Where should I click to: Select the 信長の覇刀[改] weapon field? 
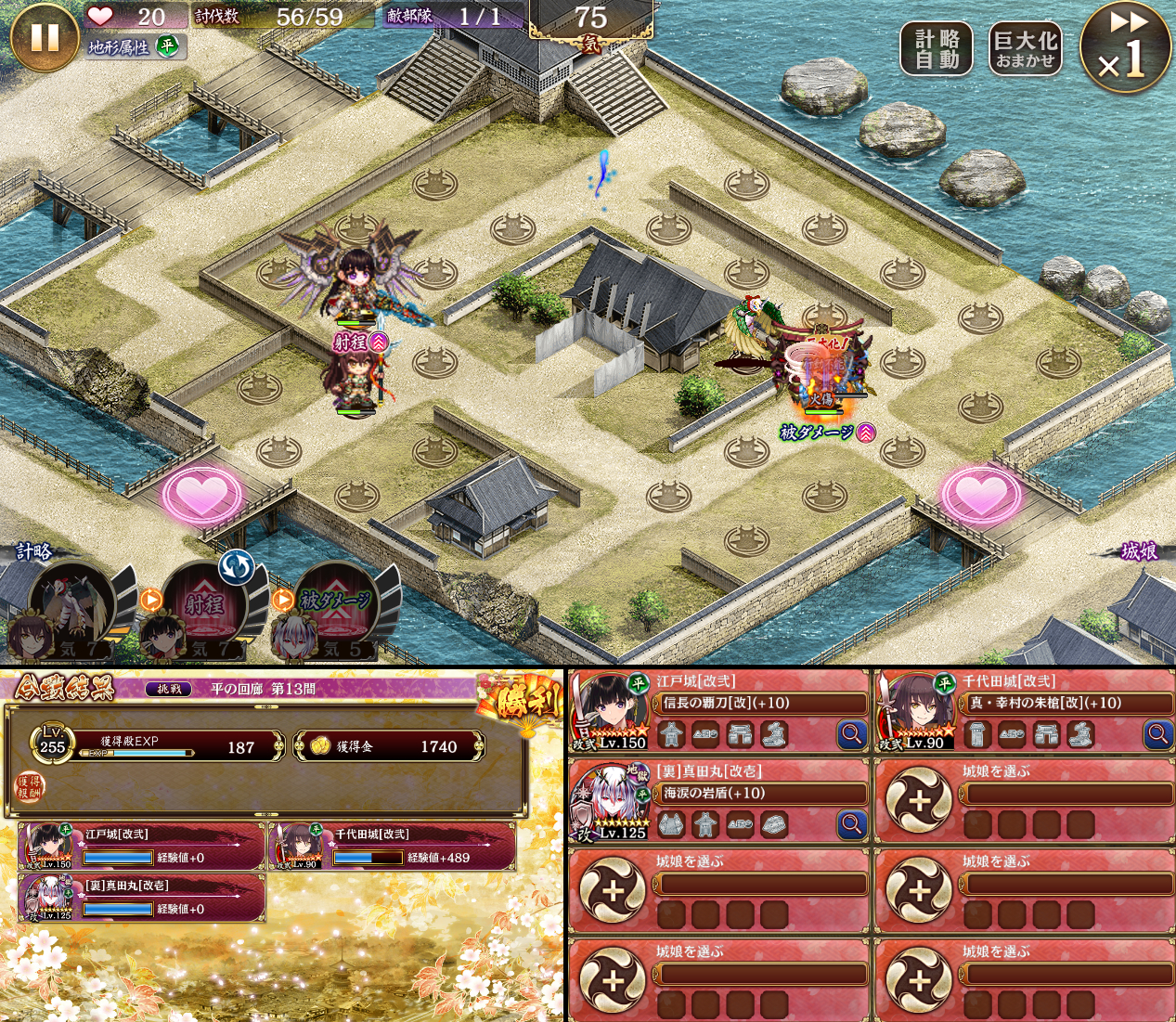point(763,704)
